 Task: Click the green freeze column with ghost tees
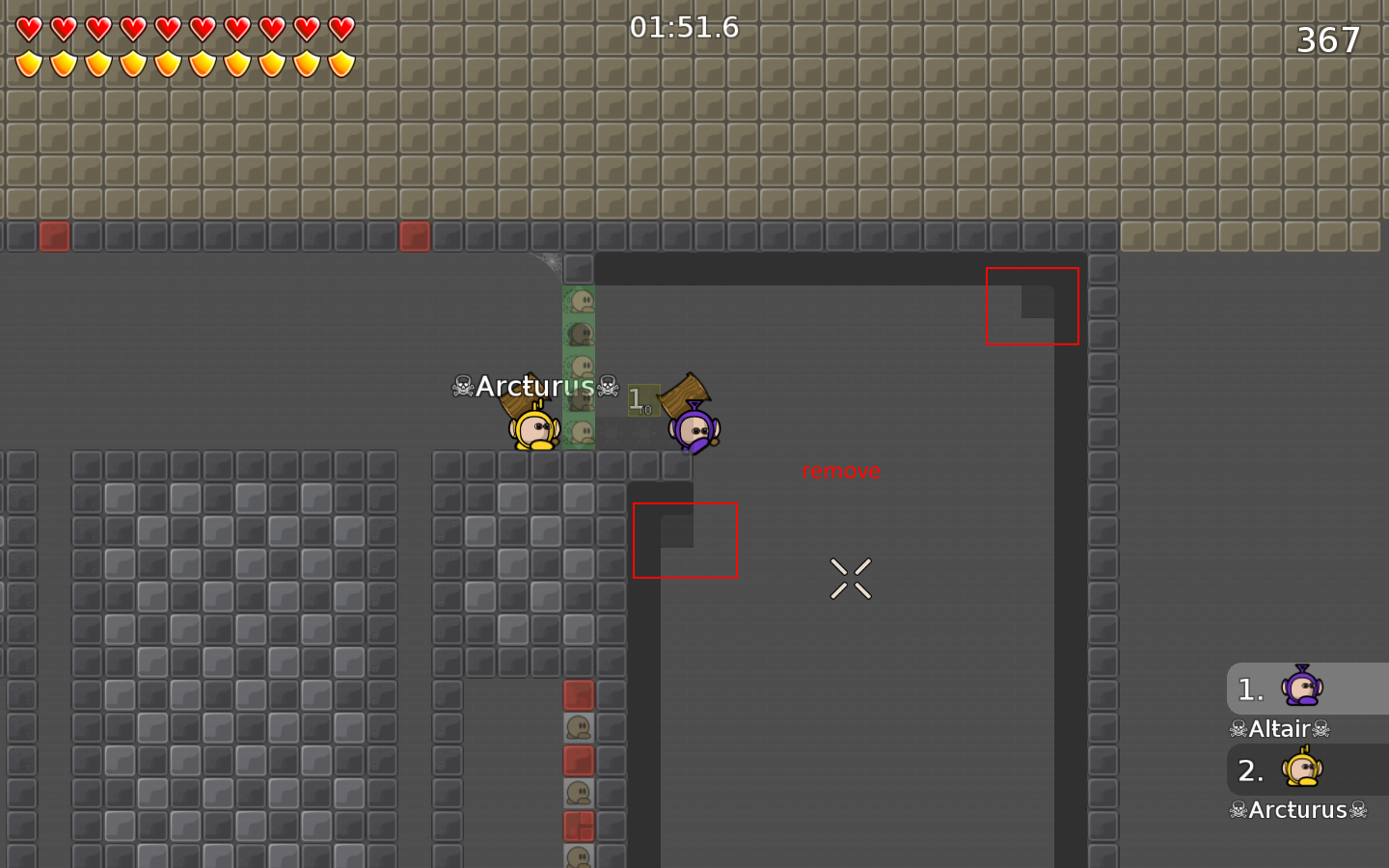tap(580, 366)
